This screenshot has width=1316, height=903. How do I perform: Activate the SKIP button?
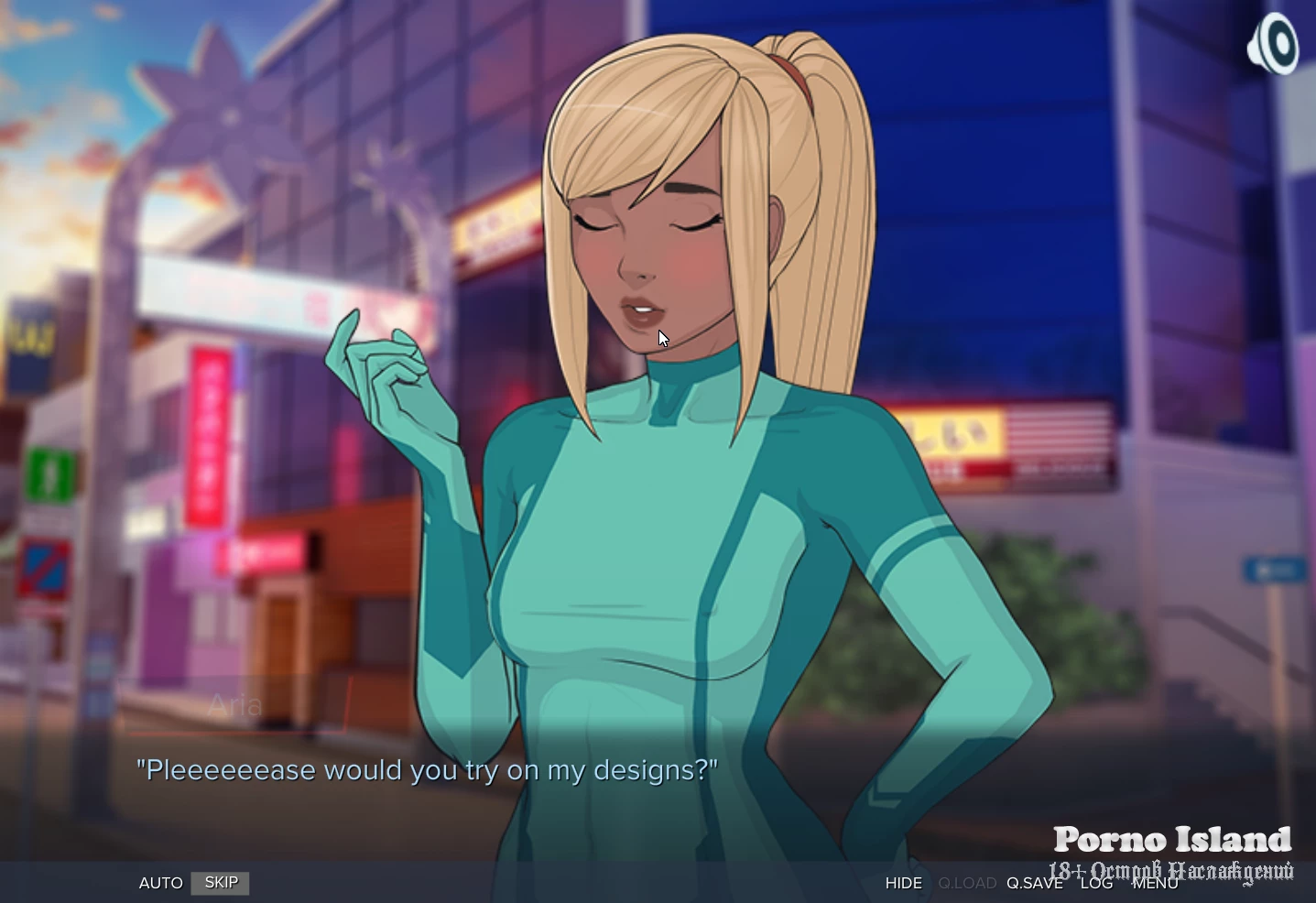pyautogui.click(x=221, y=883)
